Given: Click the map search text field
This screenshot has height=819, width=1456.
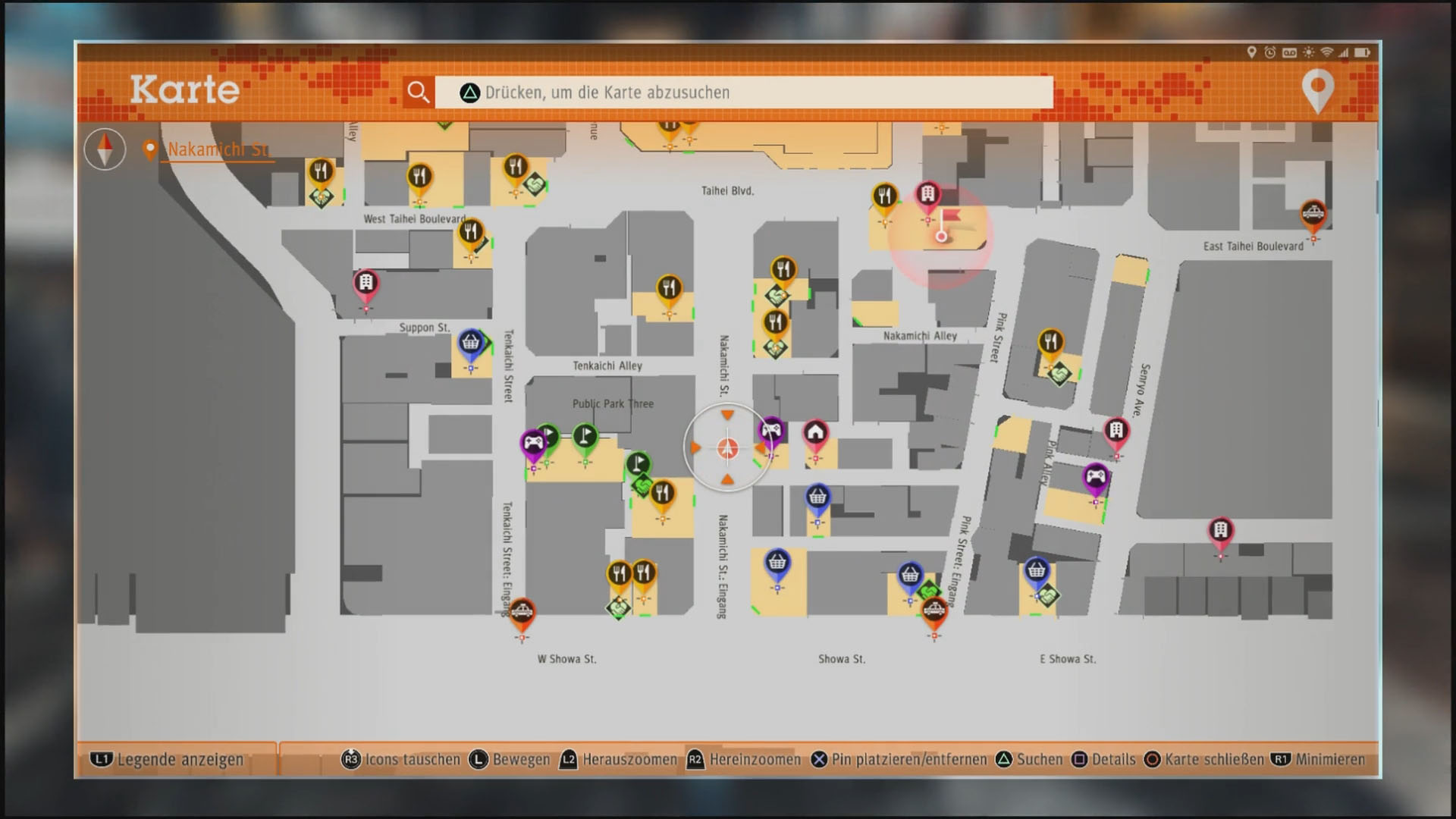Looking at the screenshot, I should click(x=743, y=93).
